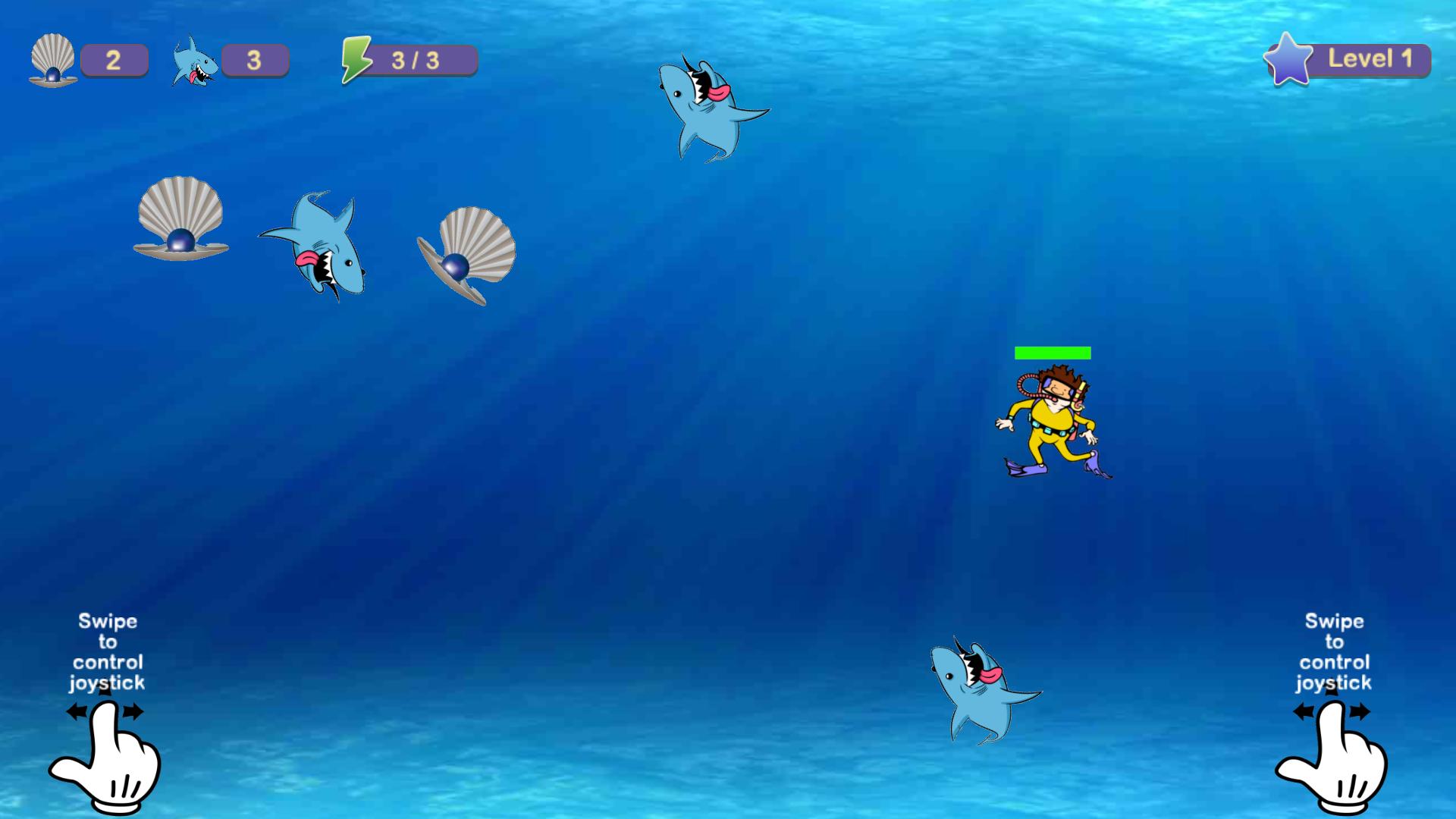Click the shell counter icon showing 2
The width and height of the screenshot is (1456, 819).
pyautogui.click(x=52, y=61)
